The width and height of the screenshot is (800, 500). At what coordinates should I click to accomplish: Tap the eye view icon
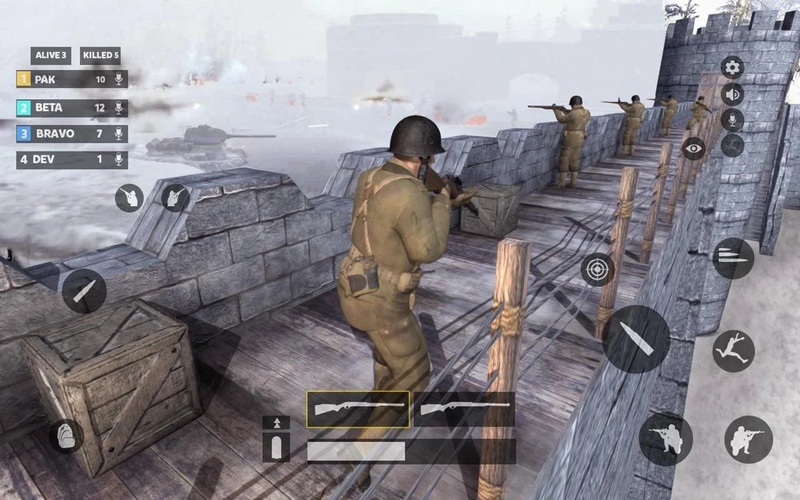(x=693, y=148)
